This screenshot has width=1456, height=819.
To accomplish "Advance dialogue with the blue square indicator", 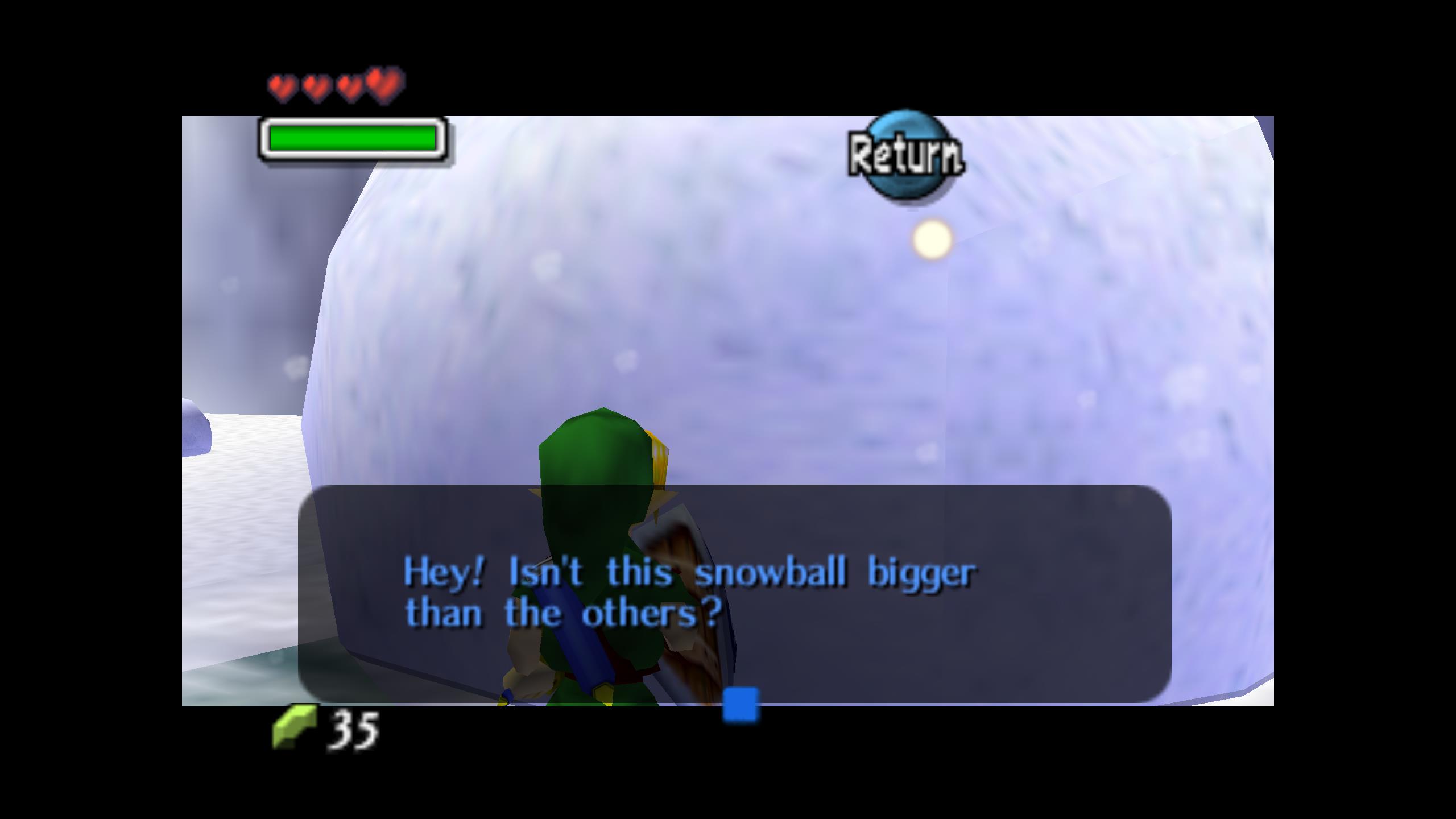I will (740, 705).
